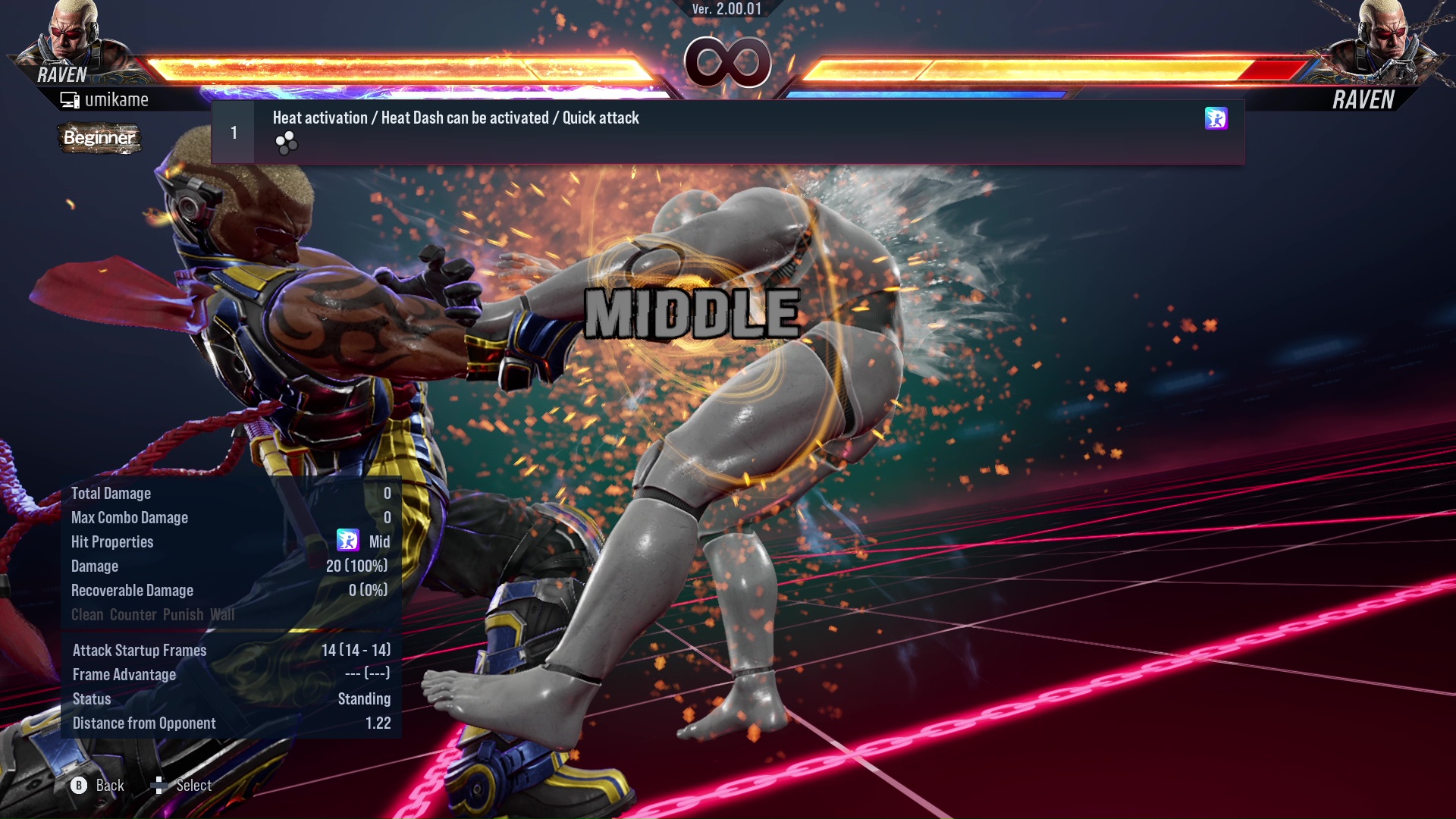Click the PC platform icon beside umikame
1456x819 pixels.
[70, 99]
